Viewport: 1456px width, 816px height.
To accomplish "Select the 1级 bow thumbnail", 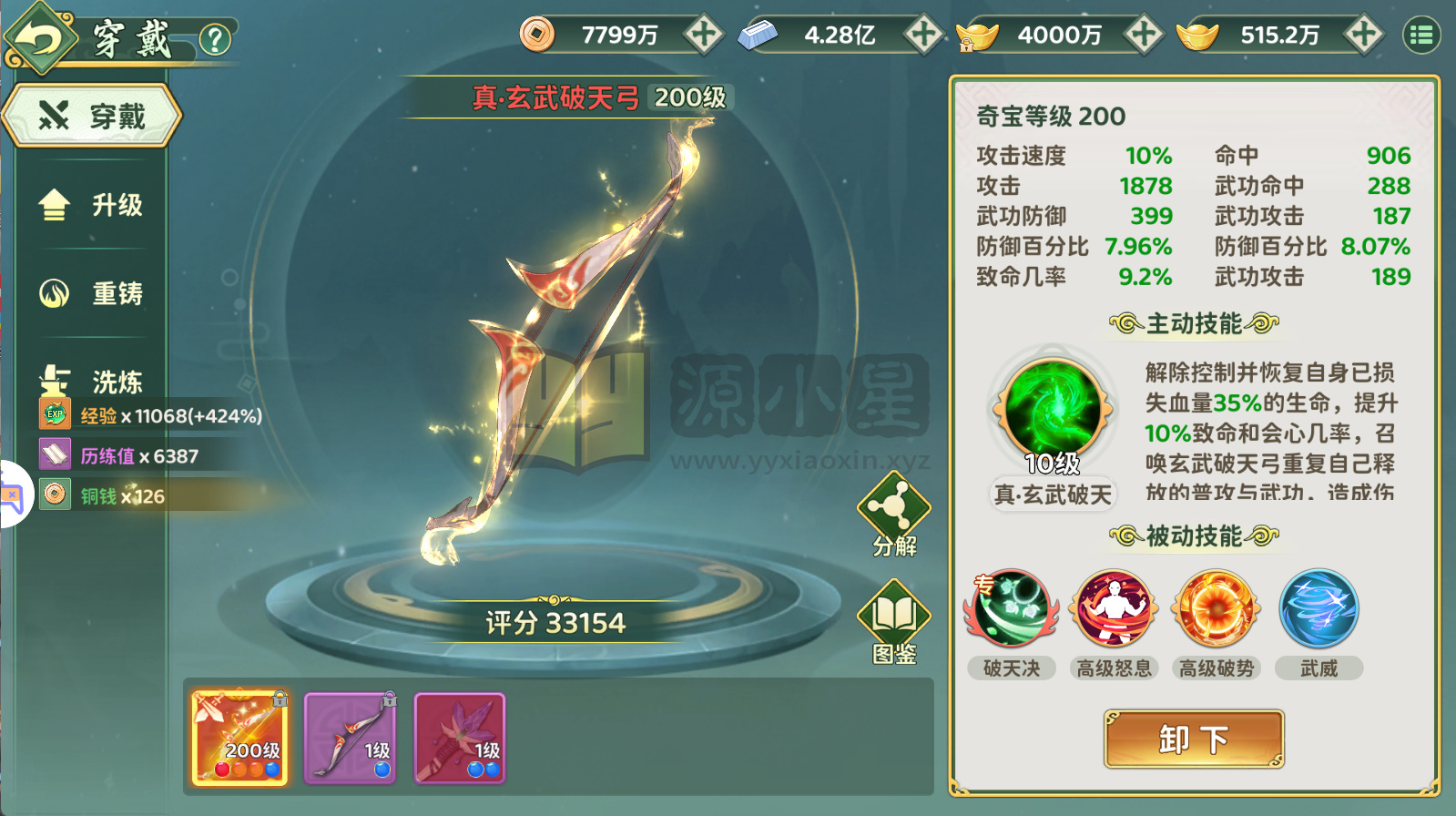I will point(350,739).
